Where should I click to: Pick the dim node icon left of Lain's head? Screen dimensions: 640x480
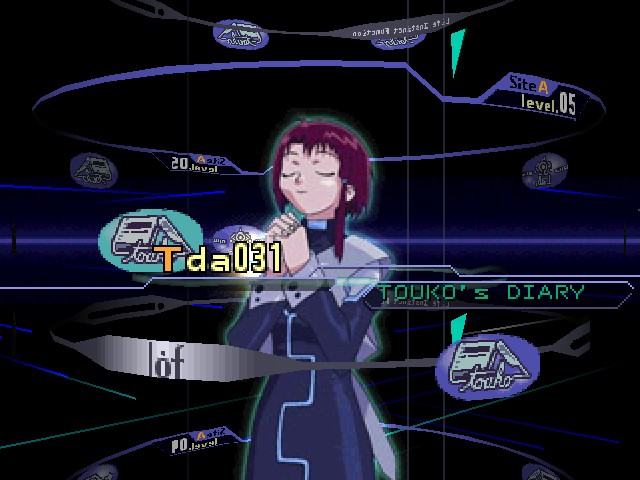point(94,168)
